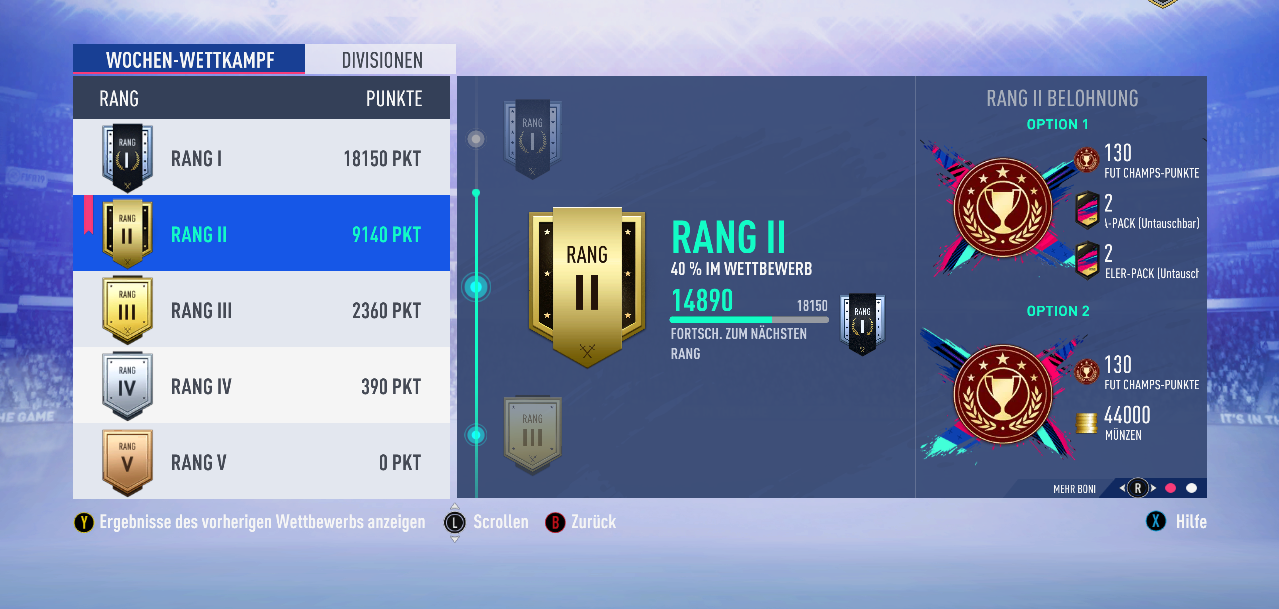Switch to the Wochen-Wettkampf tab
Viewport: 1279px width, 609px height.
coord(189,60)
